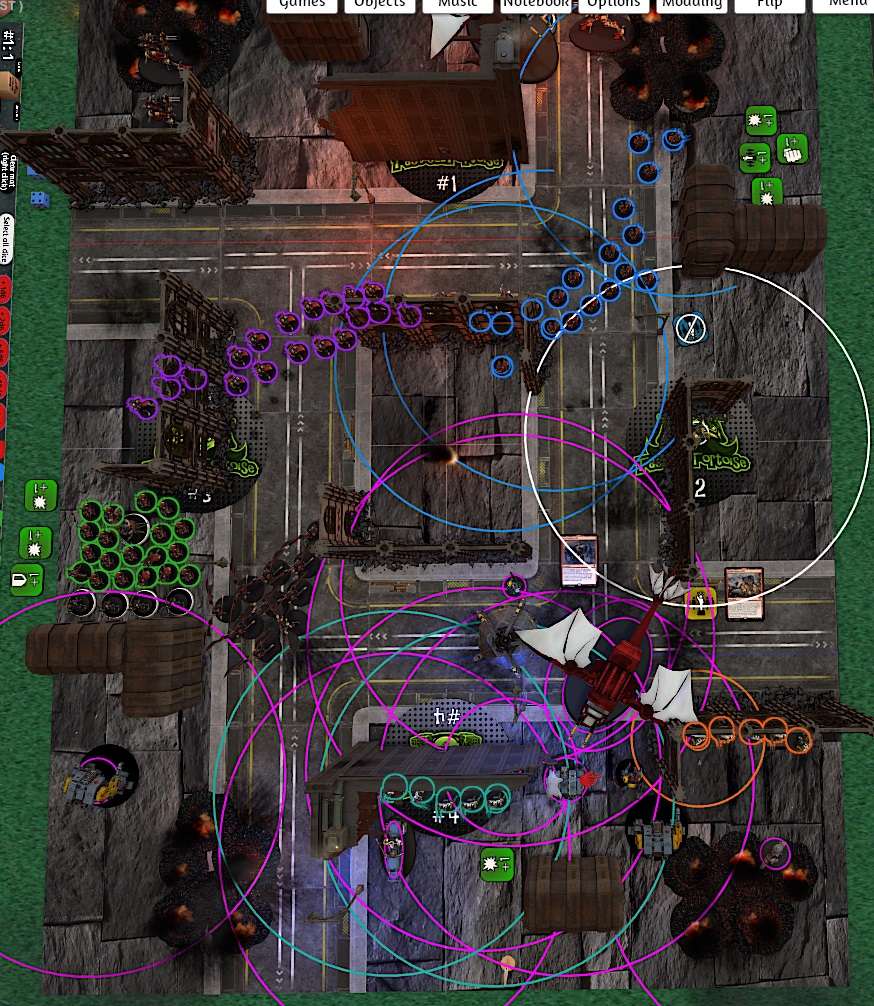
Task: Add two dice with the +2d6 button
Action: coord(7,322)
